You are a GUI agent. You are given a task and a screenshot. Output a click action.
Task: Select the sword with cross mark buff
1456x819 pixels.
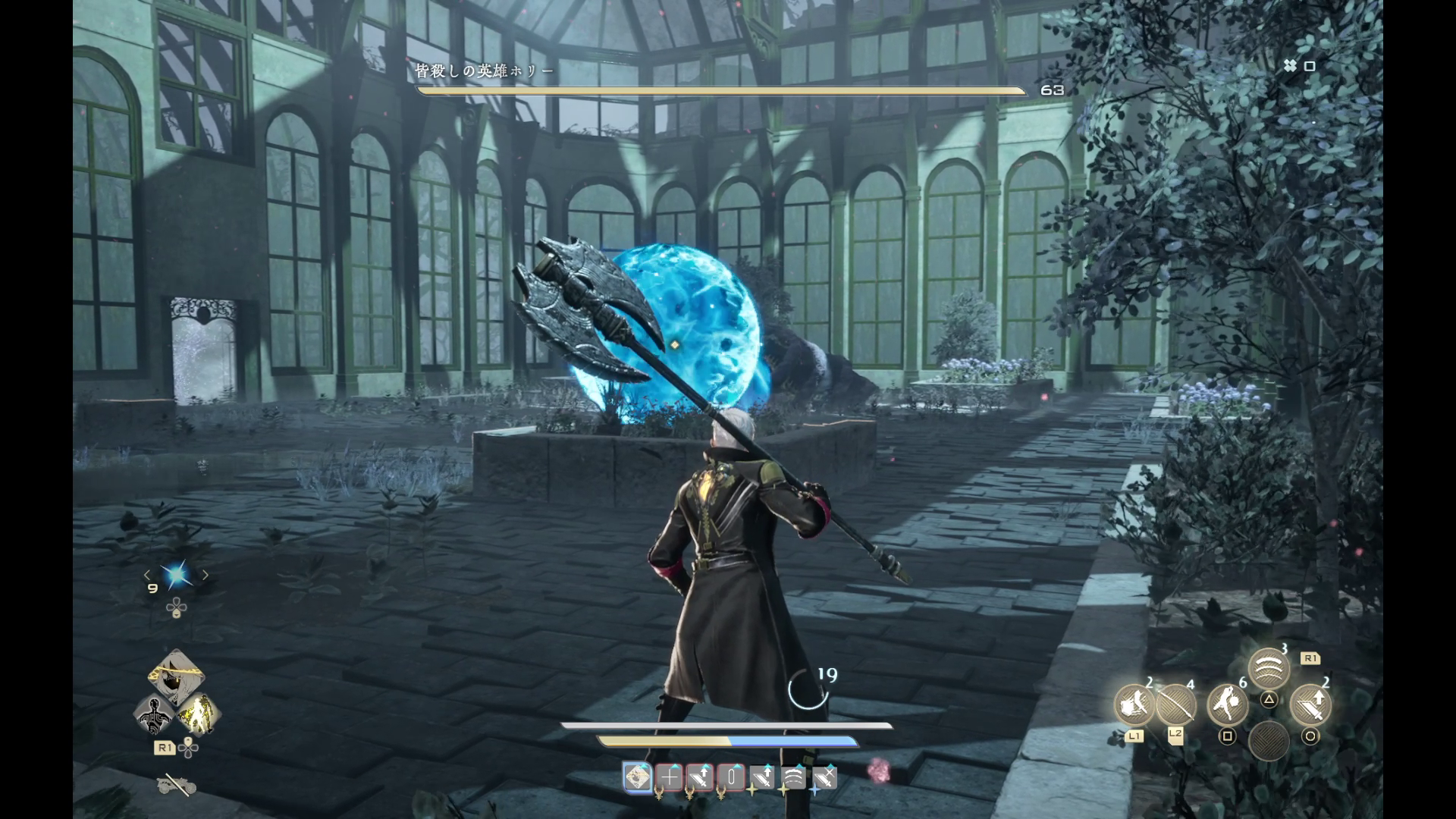[824, 777]
